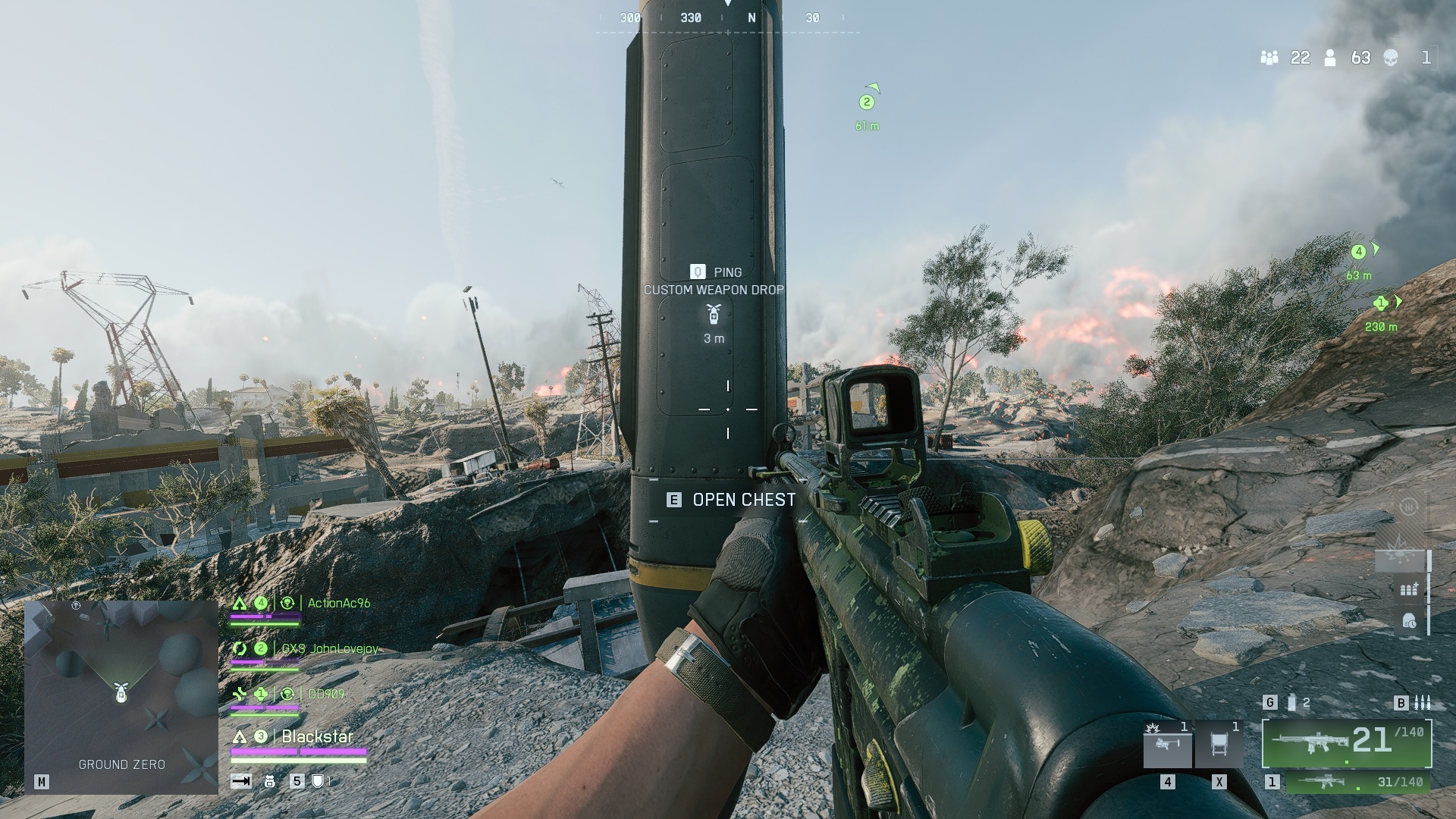The height and width of the screenshot is (819, 1456).
Task: Click the smoke grenade icon beside the G key
Action: [x=1291, y=703]
